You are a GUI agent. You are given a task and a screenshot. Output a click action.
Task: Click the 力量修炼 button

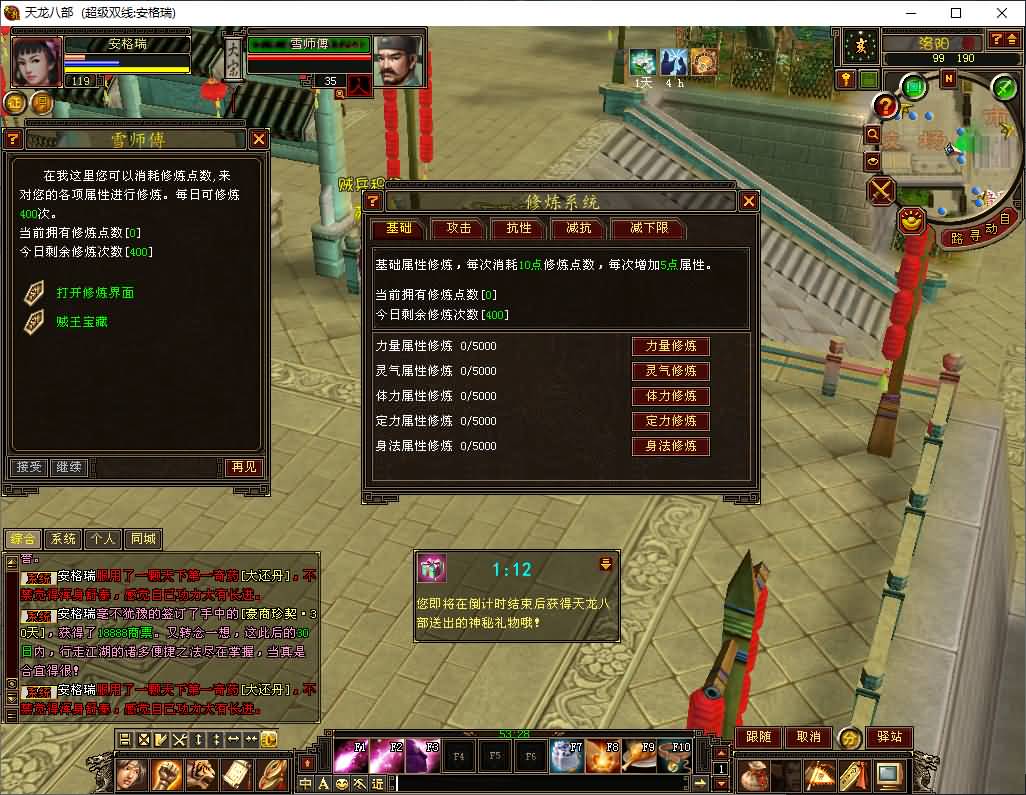[670, 346]
